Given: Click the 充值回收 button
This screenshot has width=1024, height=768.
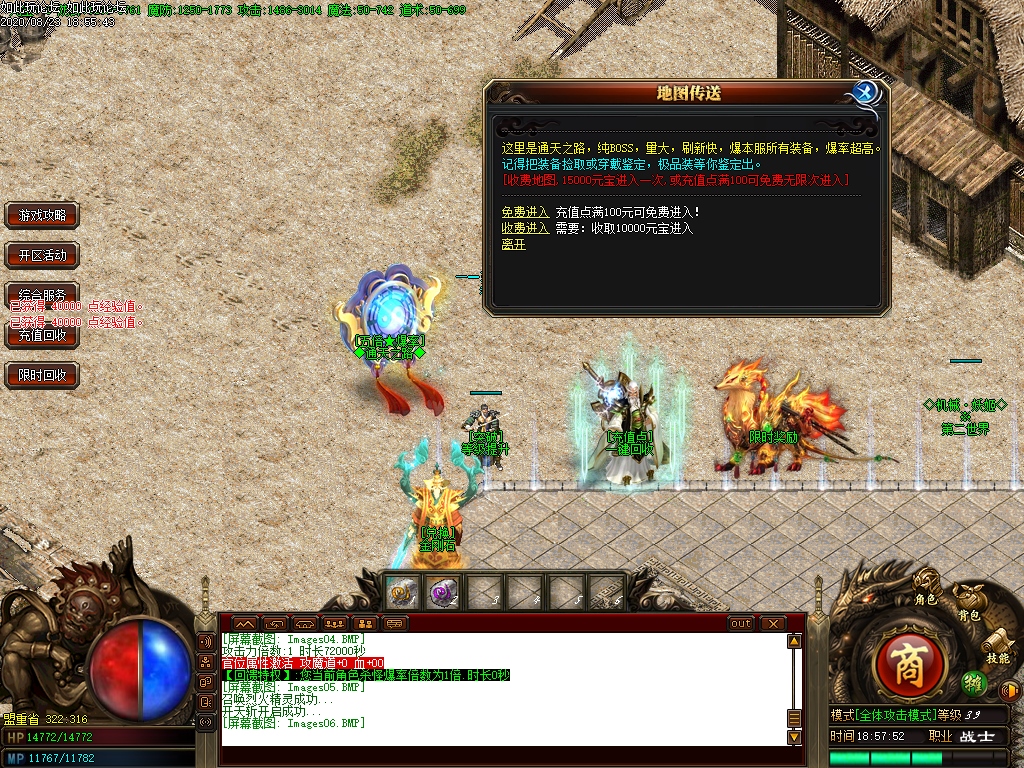Looking at the screenshot, I should 42,336.
